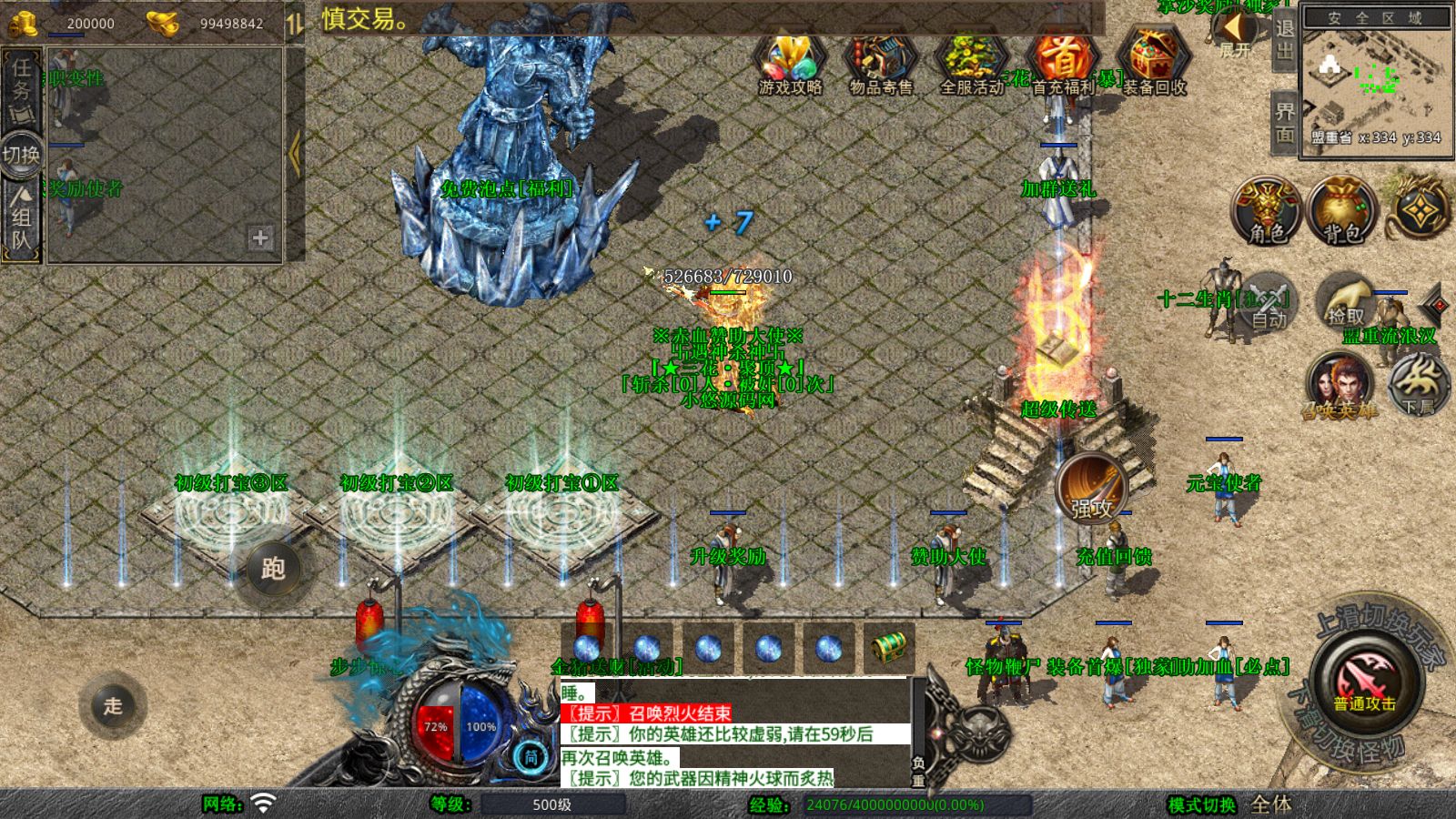
Task: Switch to 跑 run mode
Action: (273, 569)
